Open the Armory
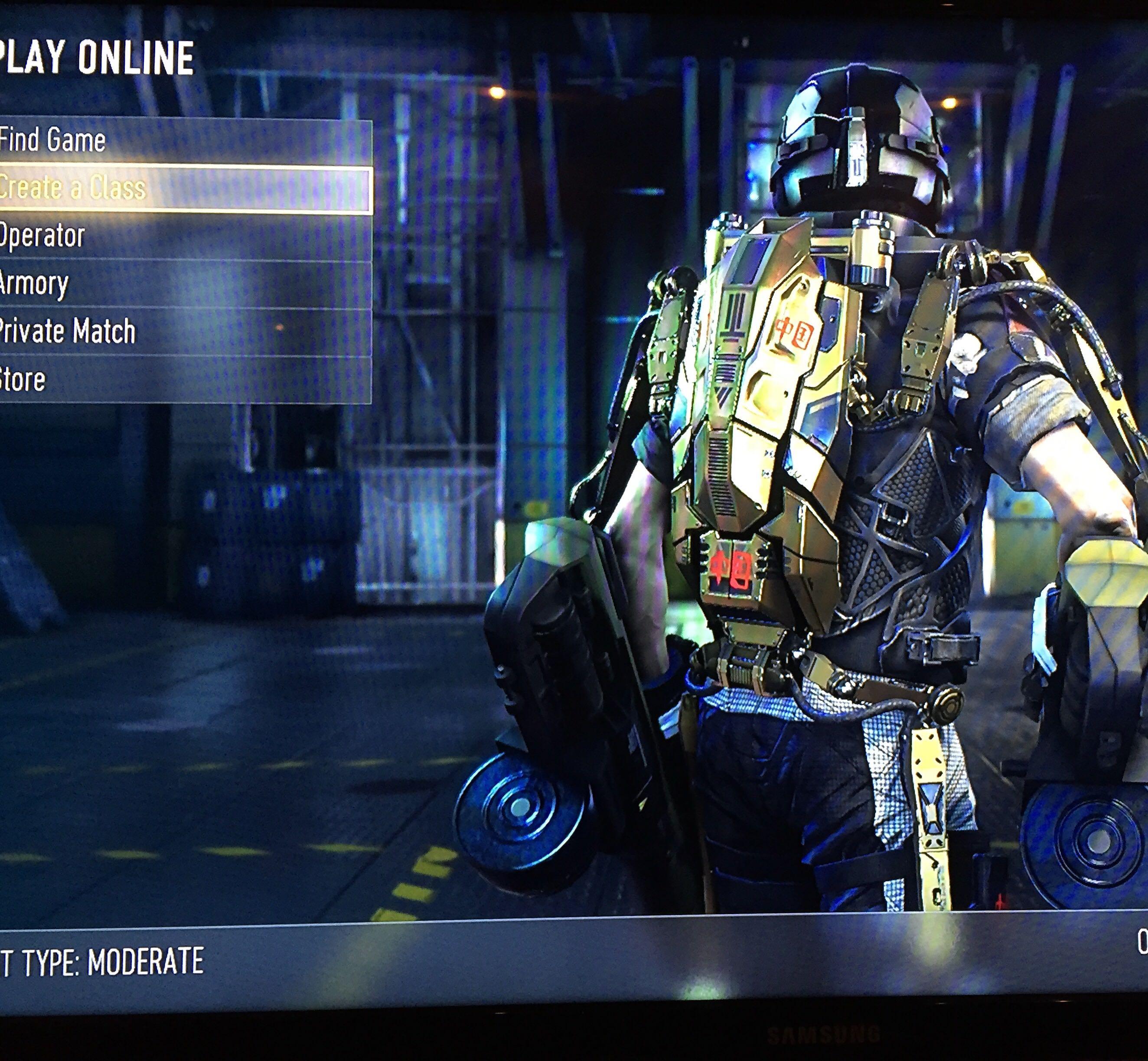This screenshot has width=1148, height=1061. pos(34,283)
